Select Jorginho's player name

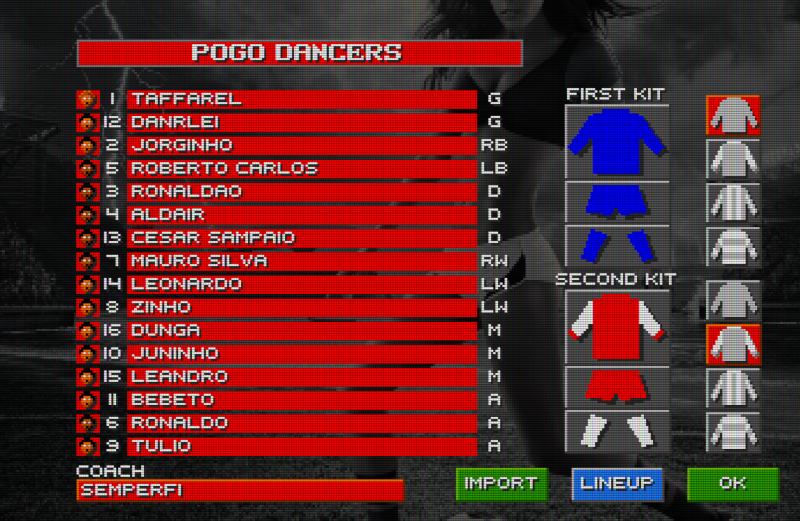301,145
